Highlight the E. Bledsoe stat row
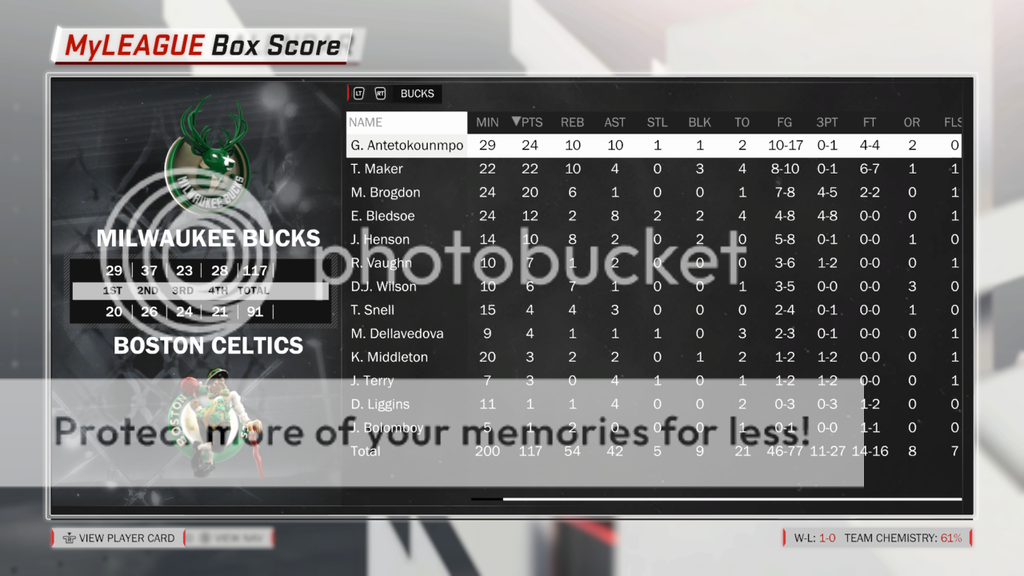Viewport: 1024px width, 576px height. tap(383, 216)
